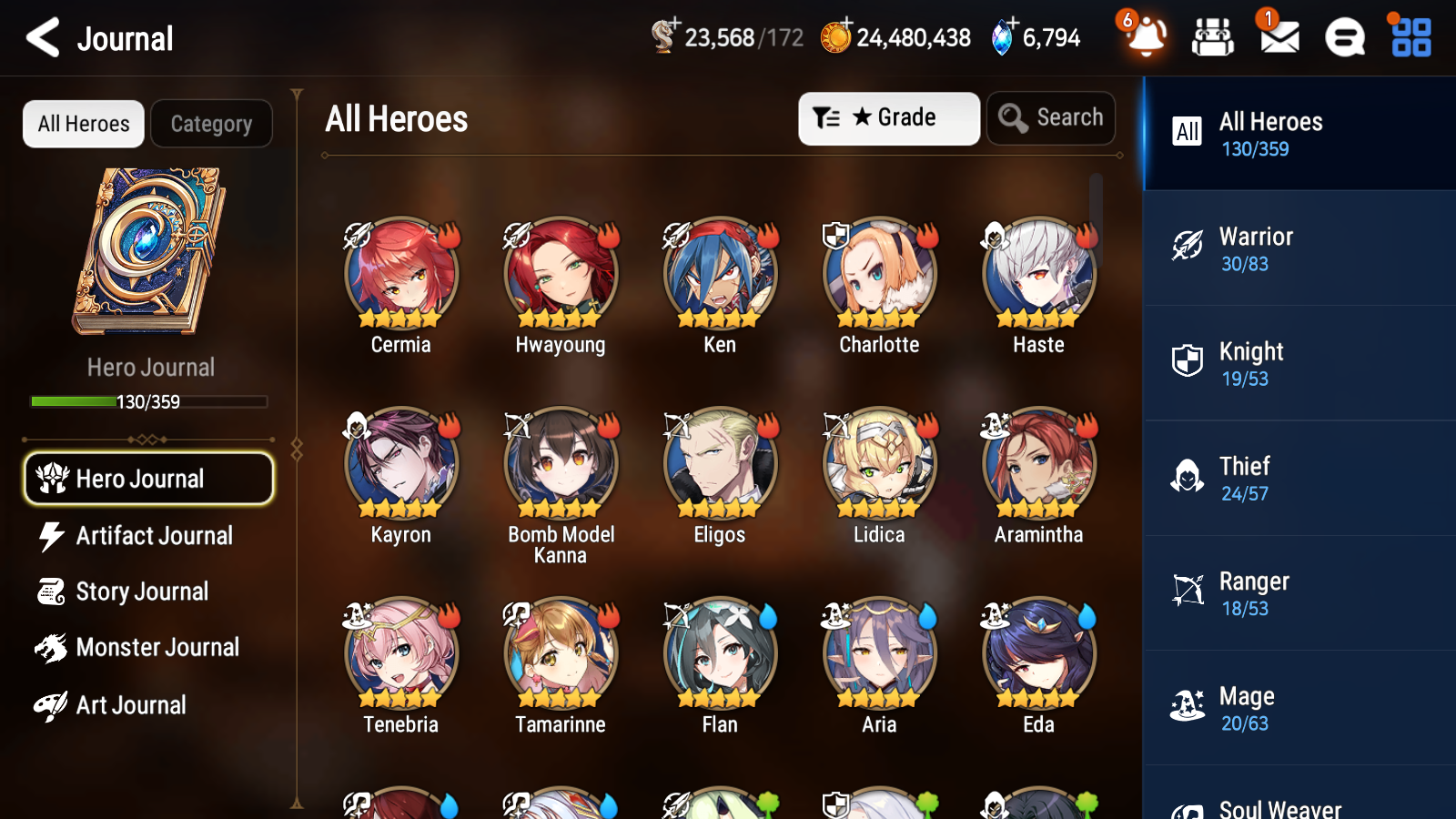Screen dimensions: 1456x819
Task: Select the Mage hat filter icon
Action: 1187,705
